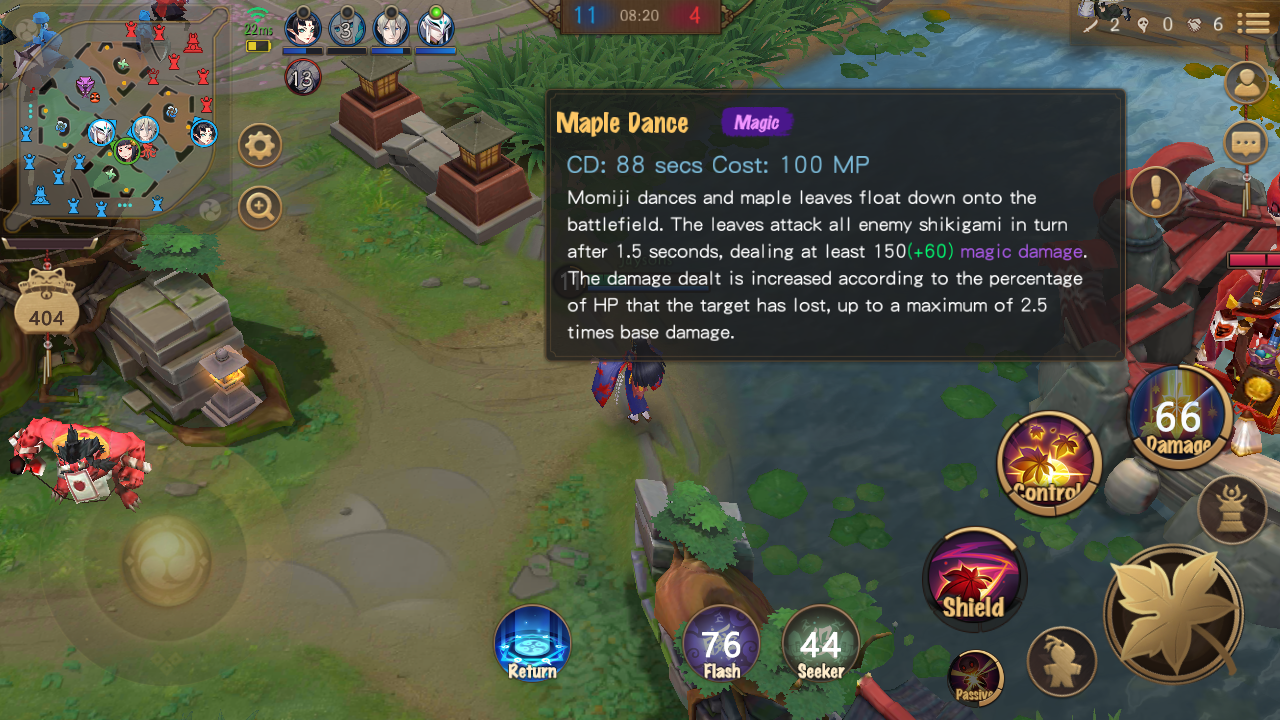Show the Passive skill icon
Image resolution: width=1280 pixels, height=720 pixels.
pos(974,677)
